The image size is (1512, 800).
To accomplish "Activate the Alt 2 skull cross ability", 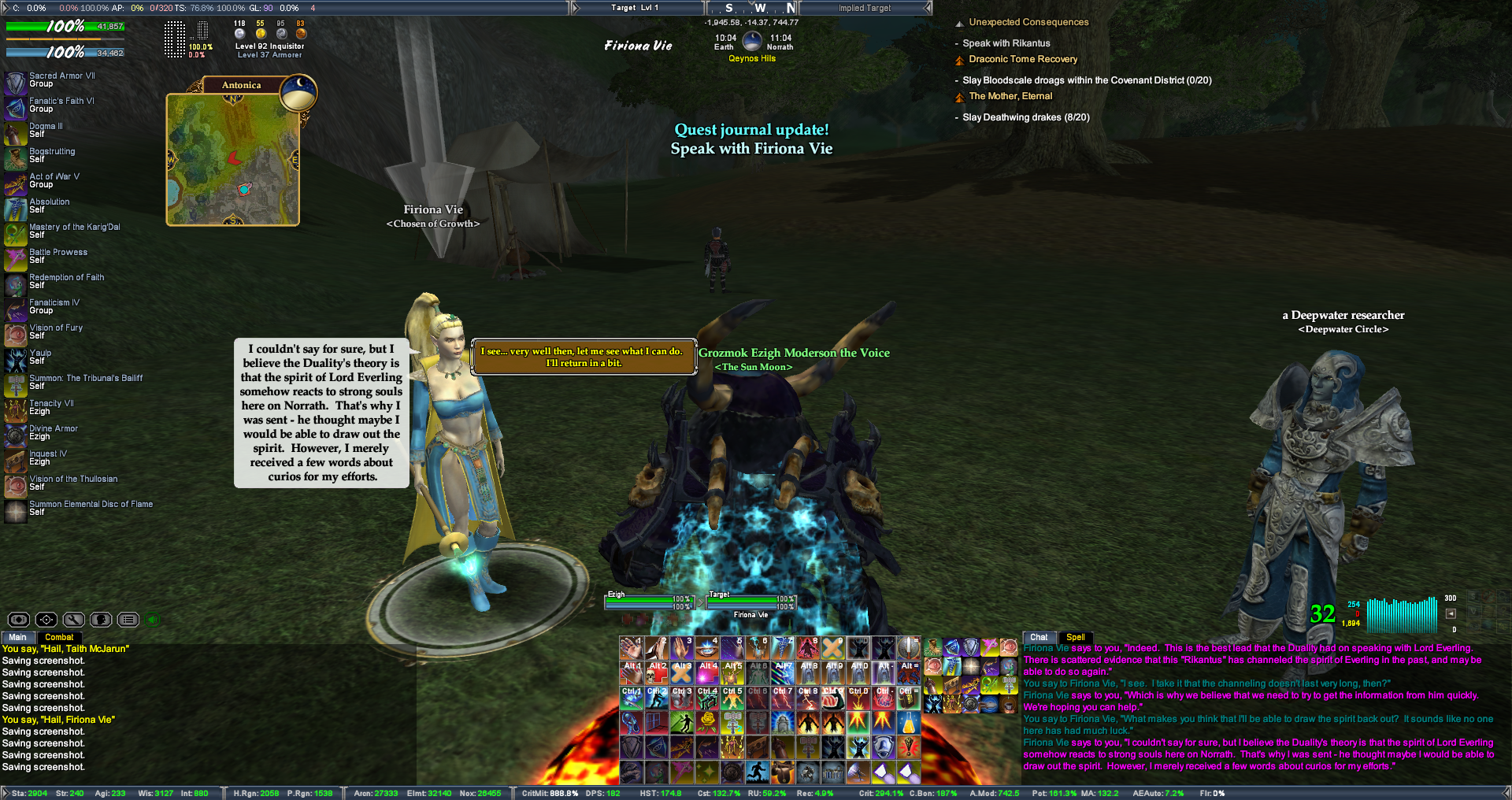I will (x=657, y=672).
